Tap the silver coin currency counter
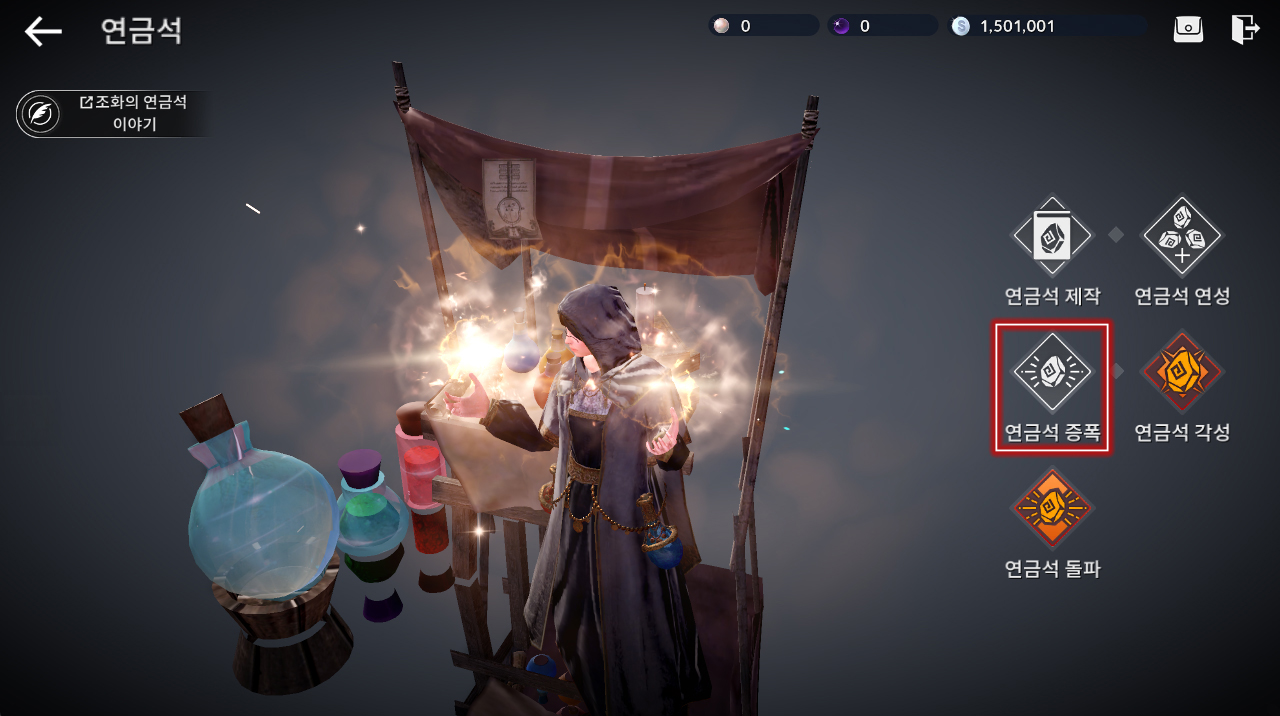This screenshot has height=716, width=1280. click(1046, 26)
